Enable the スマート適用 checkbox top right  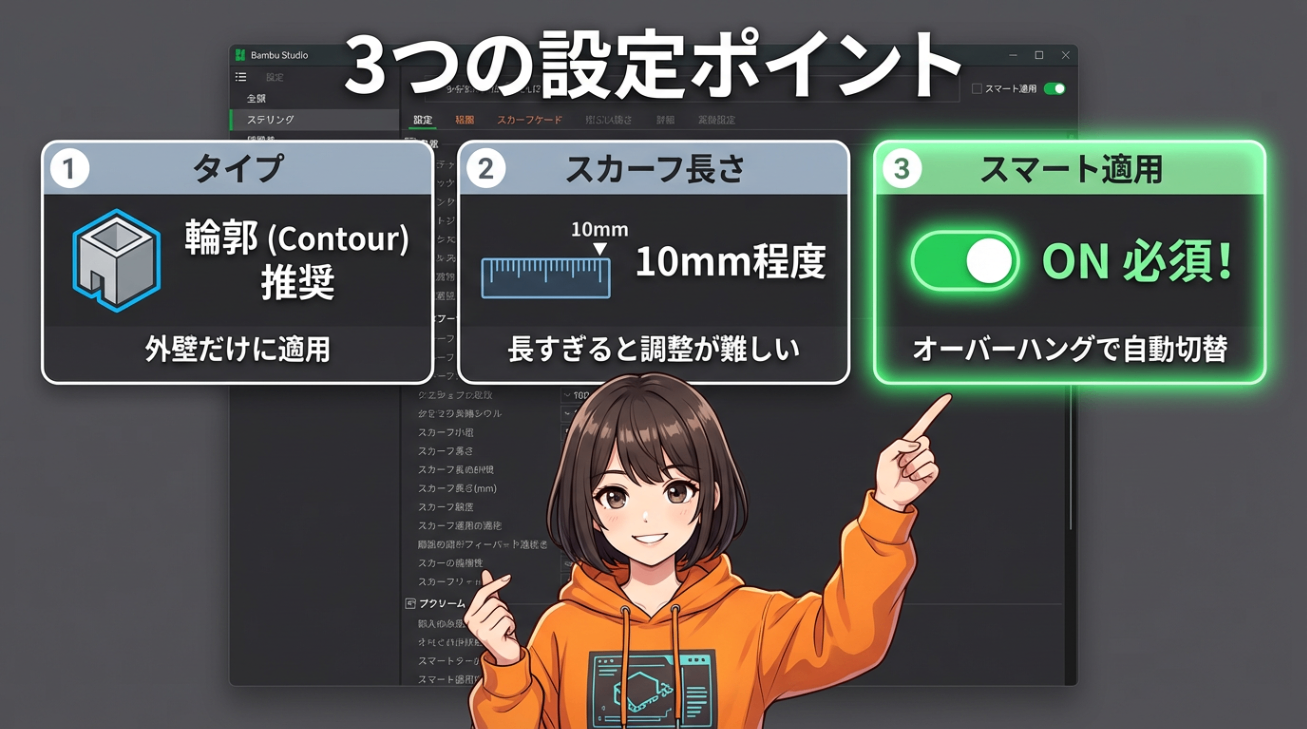[x=977, y=88]
